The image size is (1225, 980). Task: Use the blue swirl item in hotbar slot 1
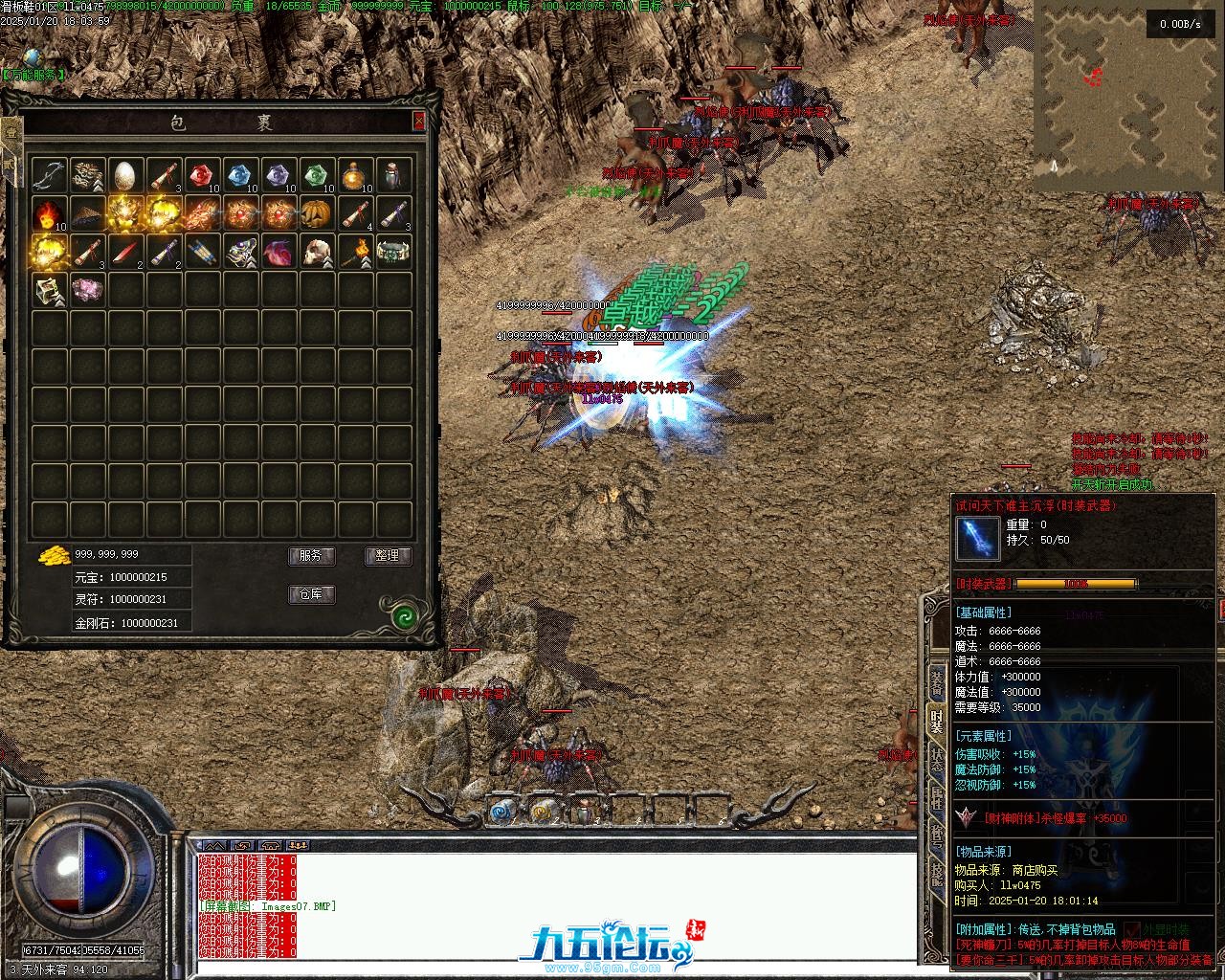click(x=501, y=813)
